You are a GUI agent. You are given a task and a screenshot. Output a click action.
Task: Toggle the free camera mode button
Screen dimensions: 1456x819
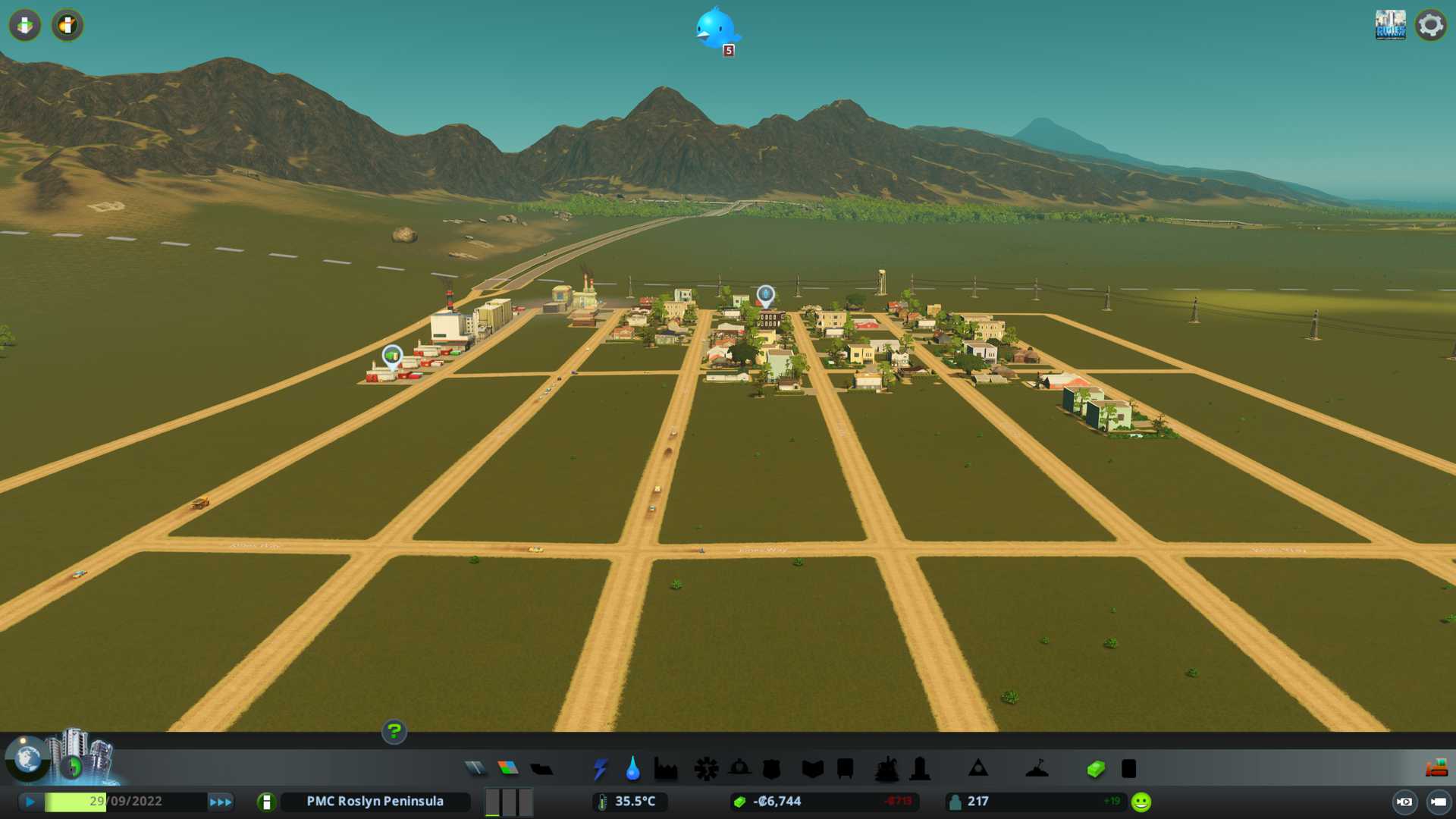1439,802
